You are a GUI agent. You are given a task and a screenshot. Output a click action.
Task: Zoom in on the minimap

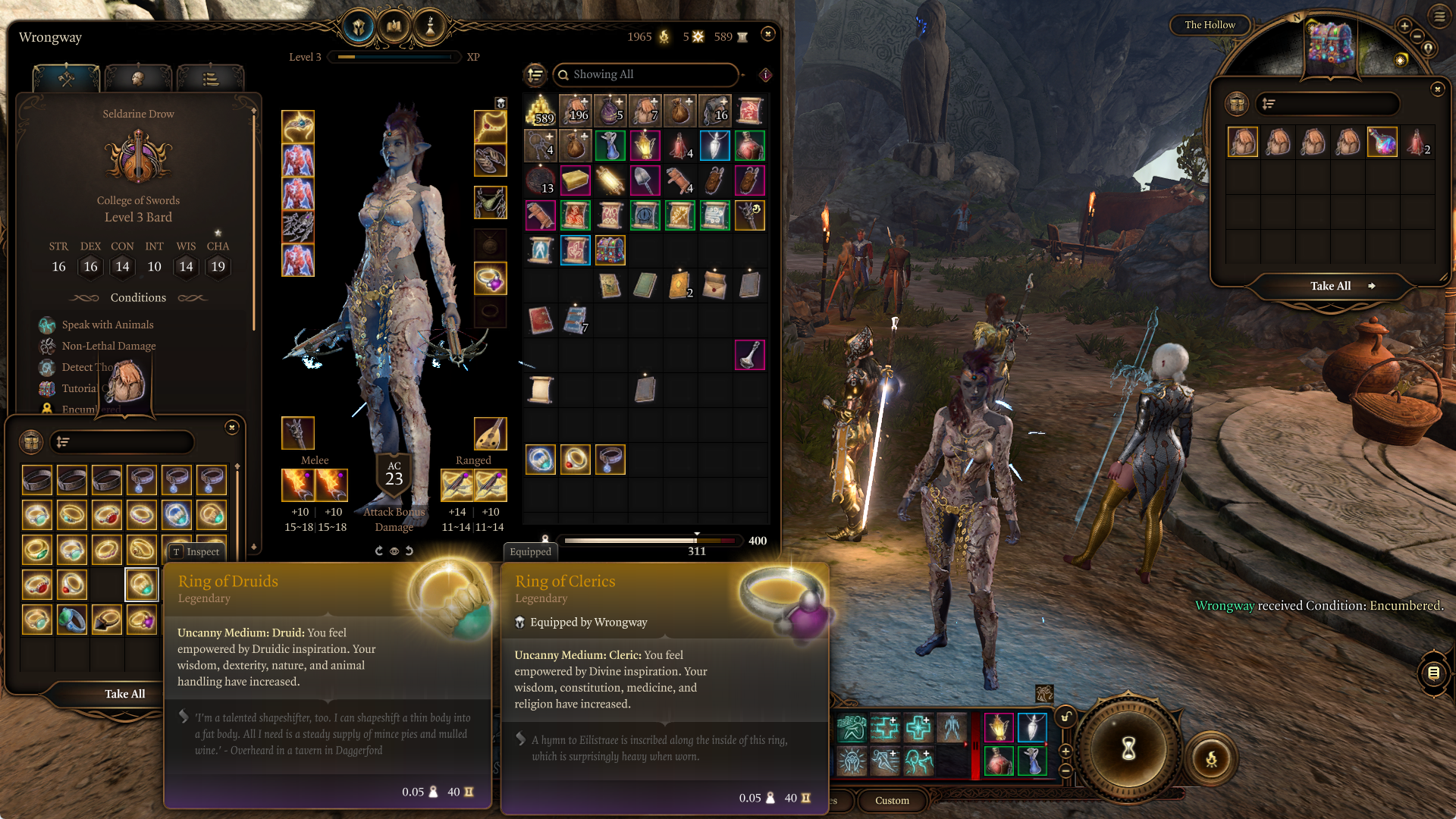[x=1404, y=27]
